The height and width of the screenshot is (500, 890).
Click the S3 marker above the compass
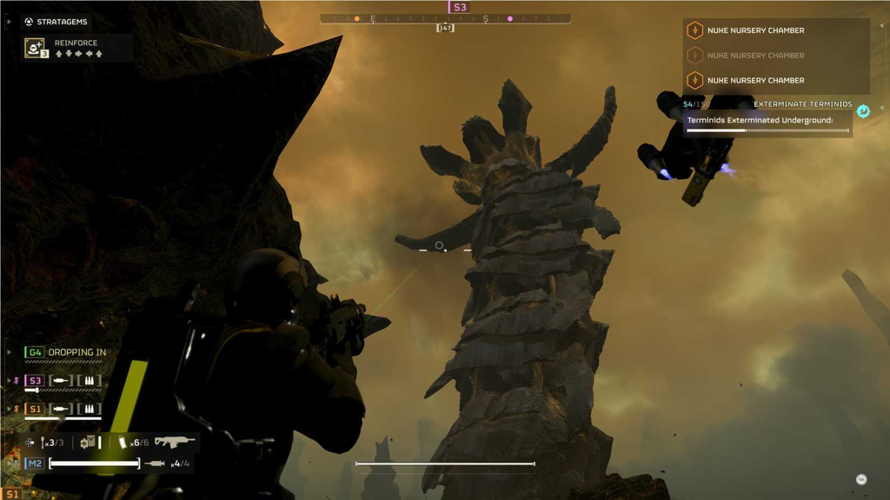click(x=459, y=7)
